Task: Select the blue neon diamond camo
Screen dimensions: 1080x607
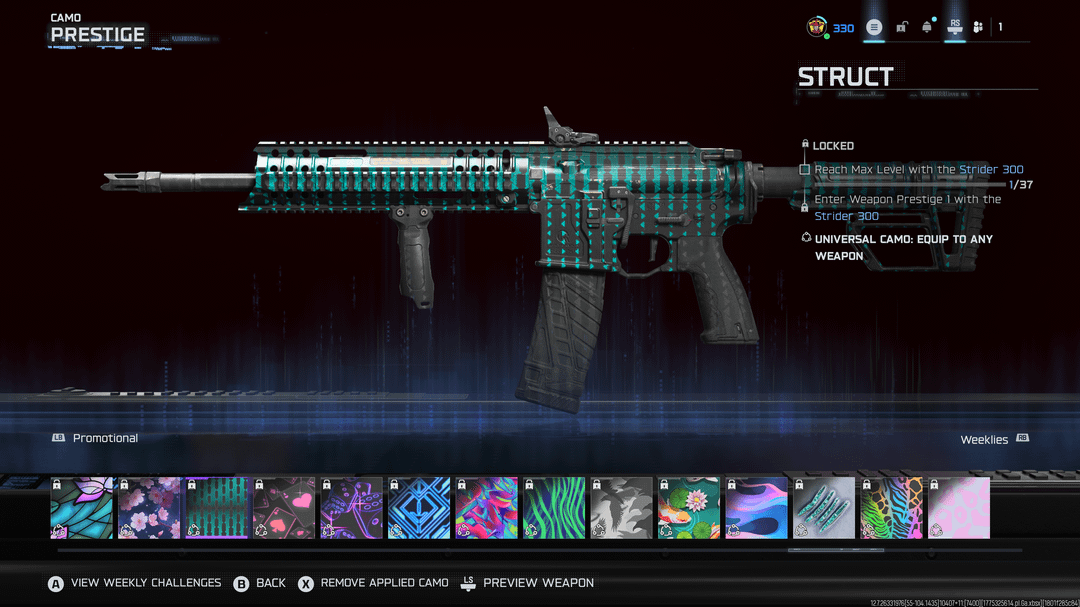Action: pyautogui.click(x=419, y=508)
